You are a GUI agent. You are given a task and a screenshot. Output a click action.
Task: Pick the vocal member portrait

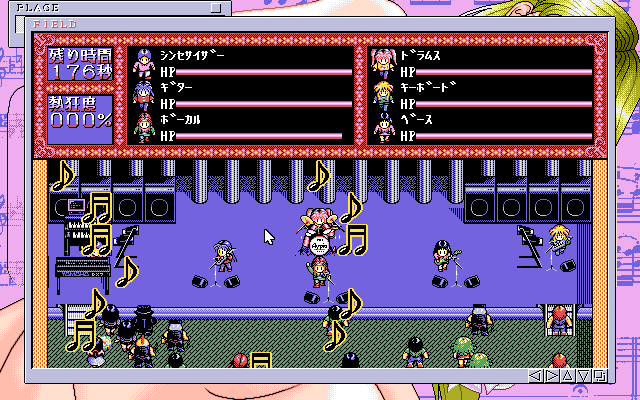click(143, 126)
